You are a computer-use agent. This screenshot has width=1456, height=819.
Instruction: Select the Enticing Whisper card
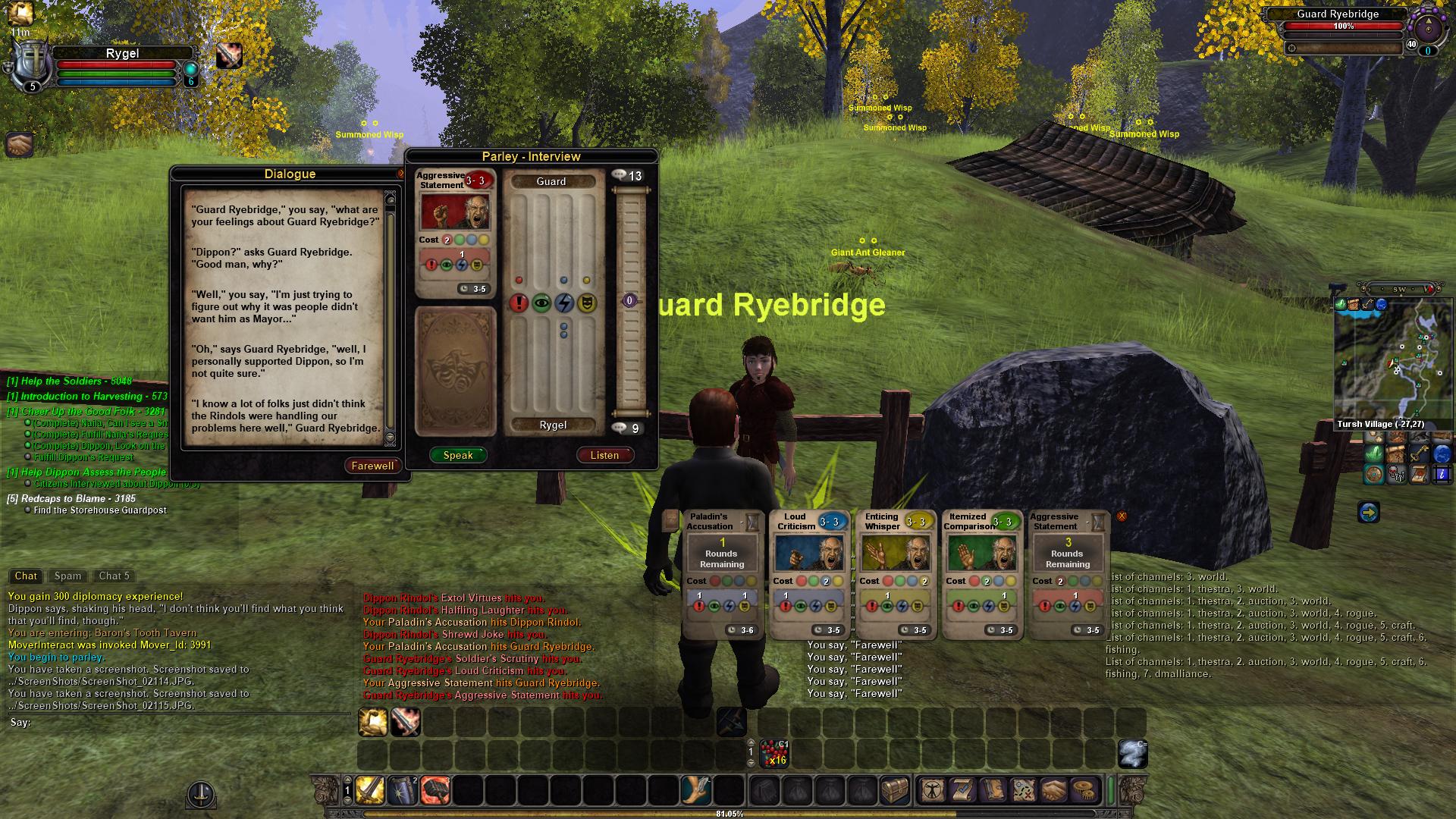[x=895, y=575]
